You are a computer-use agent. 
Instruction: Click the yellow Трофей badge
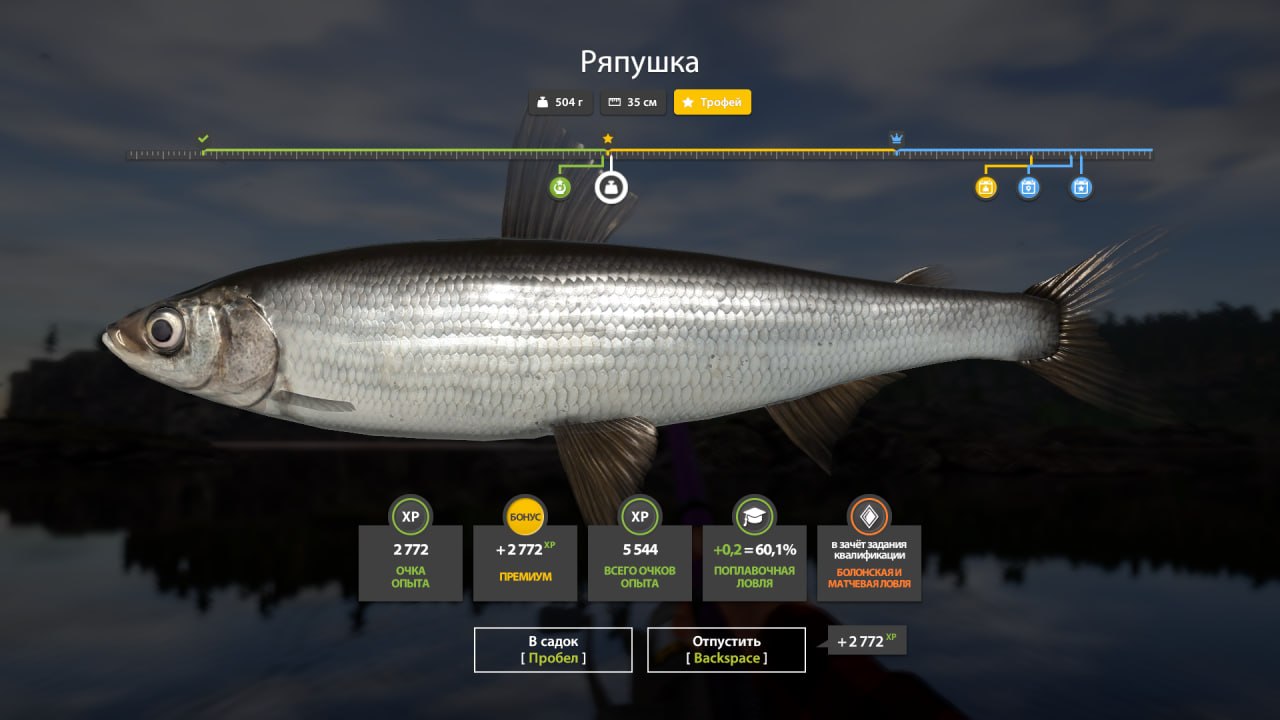point(712,102)
